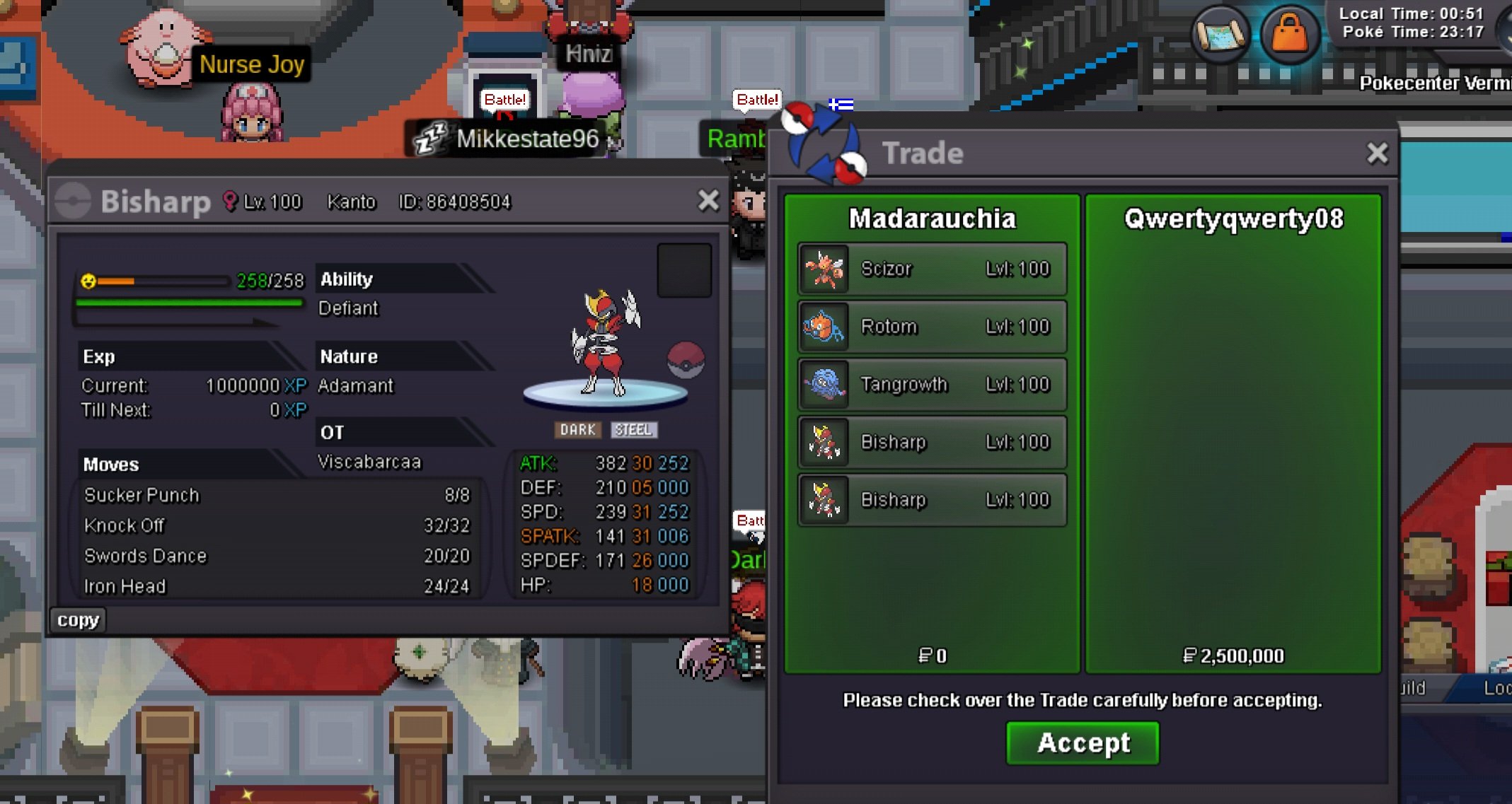Select the Knock Off move row
1512x804 pixels.
276,525
